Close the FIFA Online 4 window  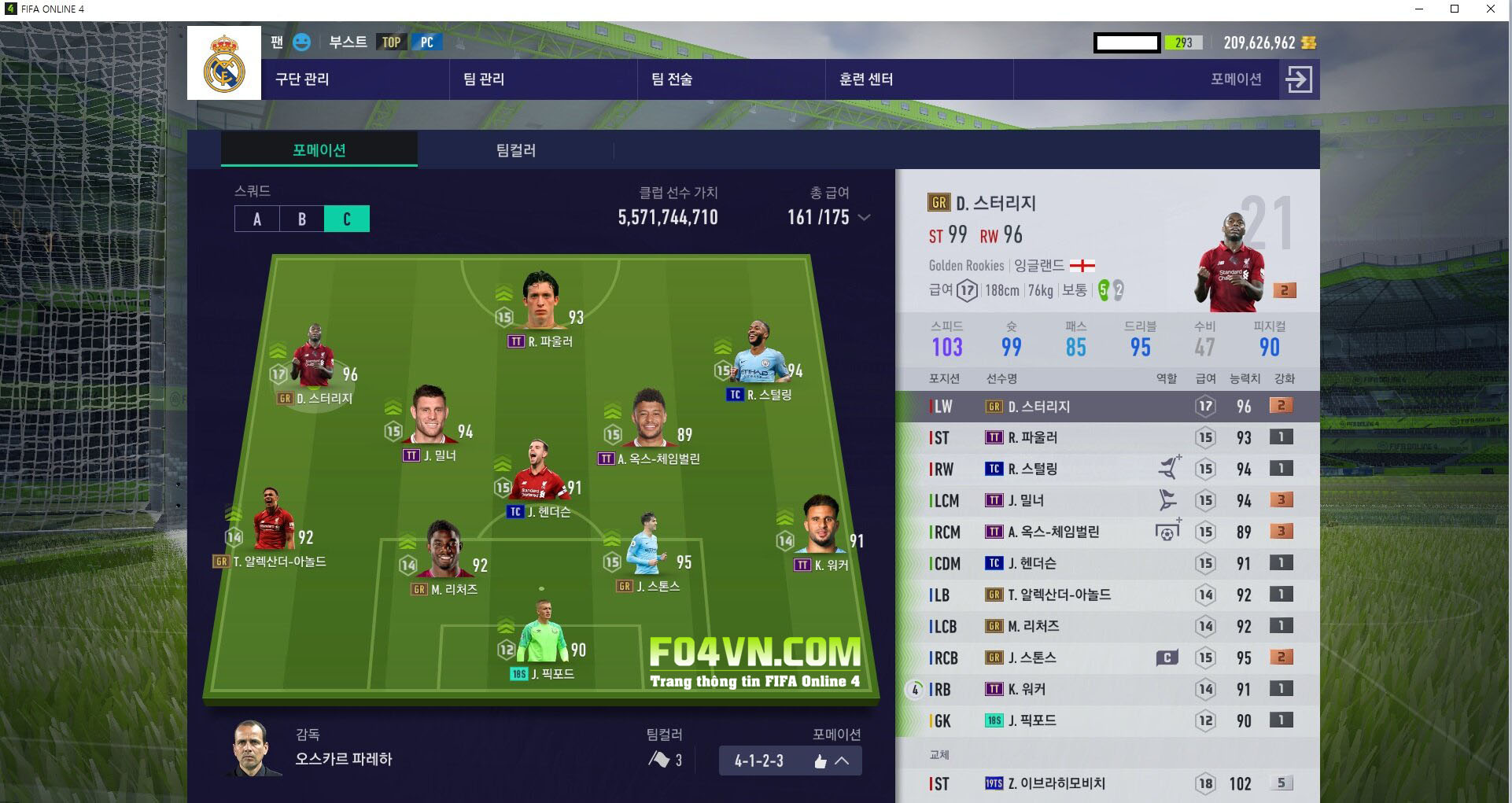pos(1490,9)
